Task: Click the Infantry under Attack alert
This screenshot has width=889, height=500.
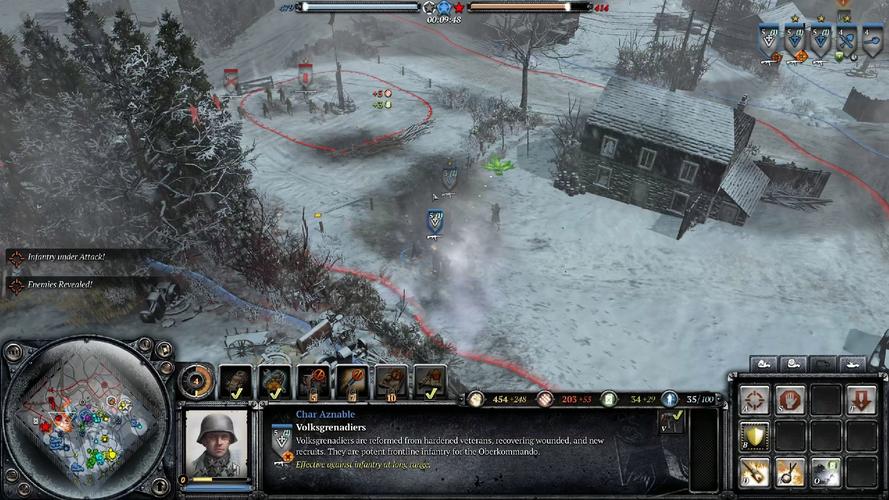Action: tap(70, 257)
